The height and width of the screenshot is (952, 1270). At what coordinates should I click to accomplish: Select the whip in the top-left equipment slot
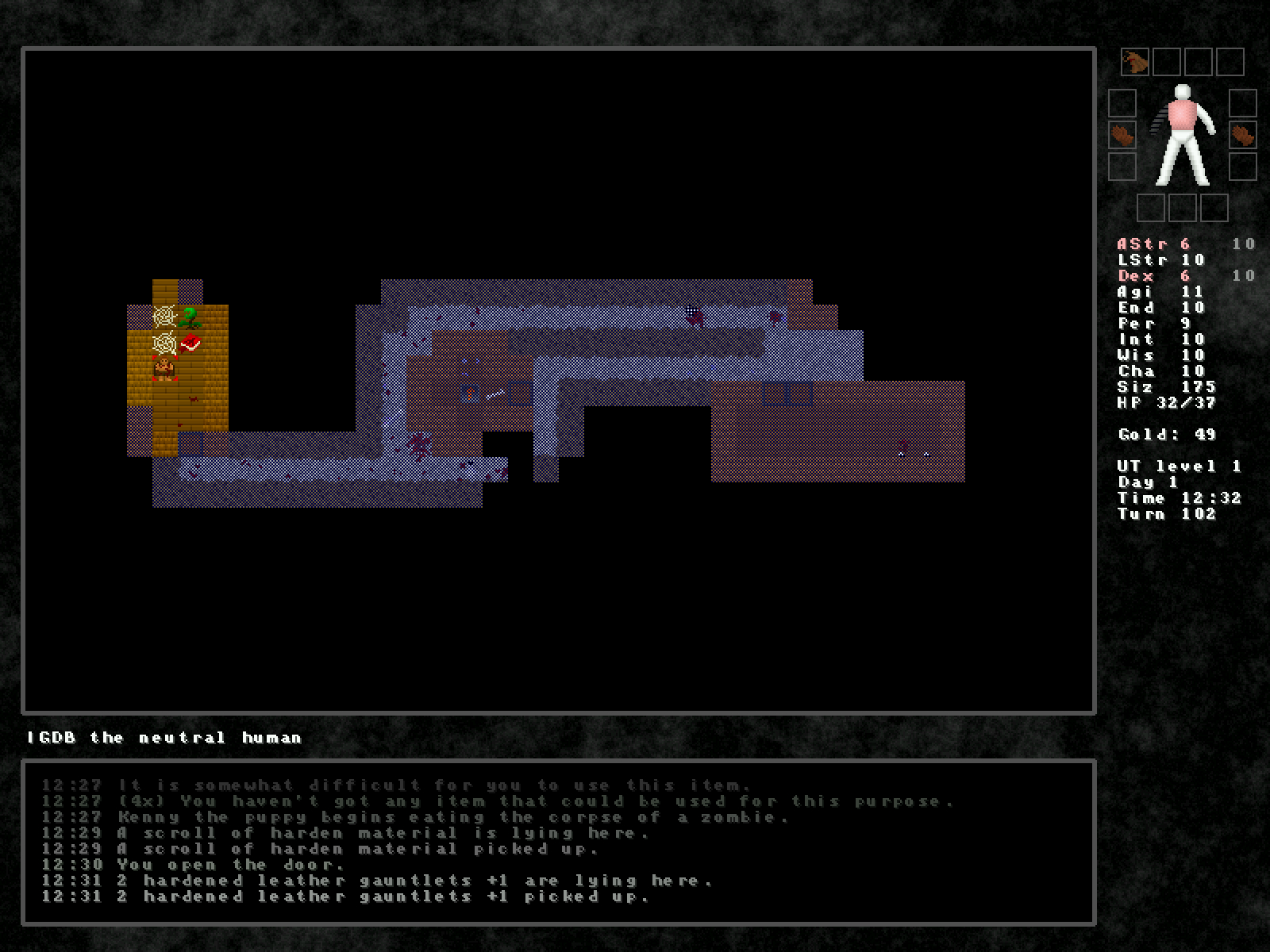coord(1134,62)
